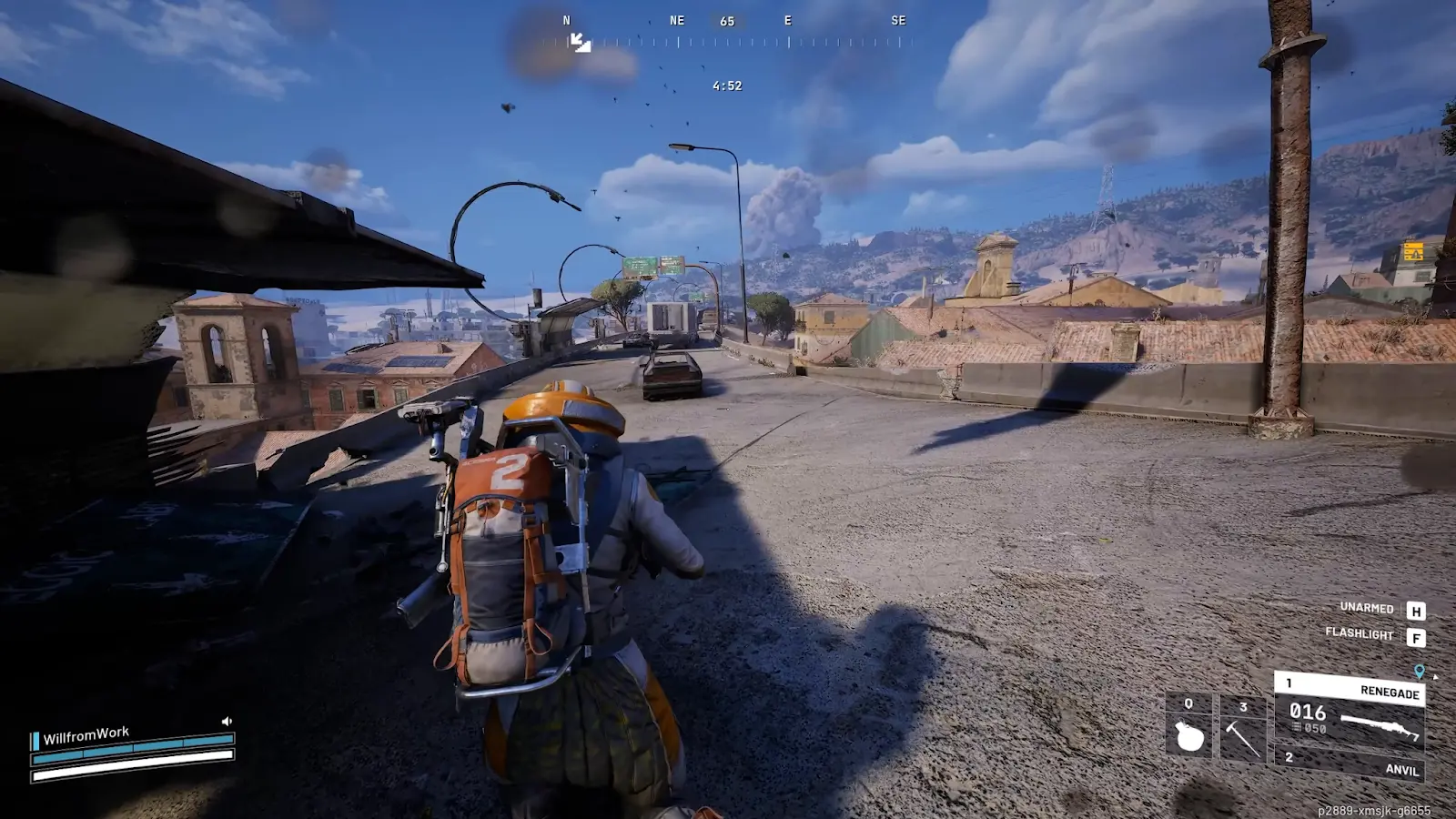Click the blue map pin icon
The height and width of the screenshot is (819, 1456).
[1419, 672]
